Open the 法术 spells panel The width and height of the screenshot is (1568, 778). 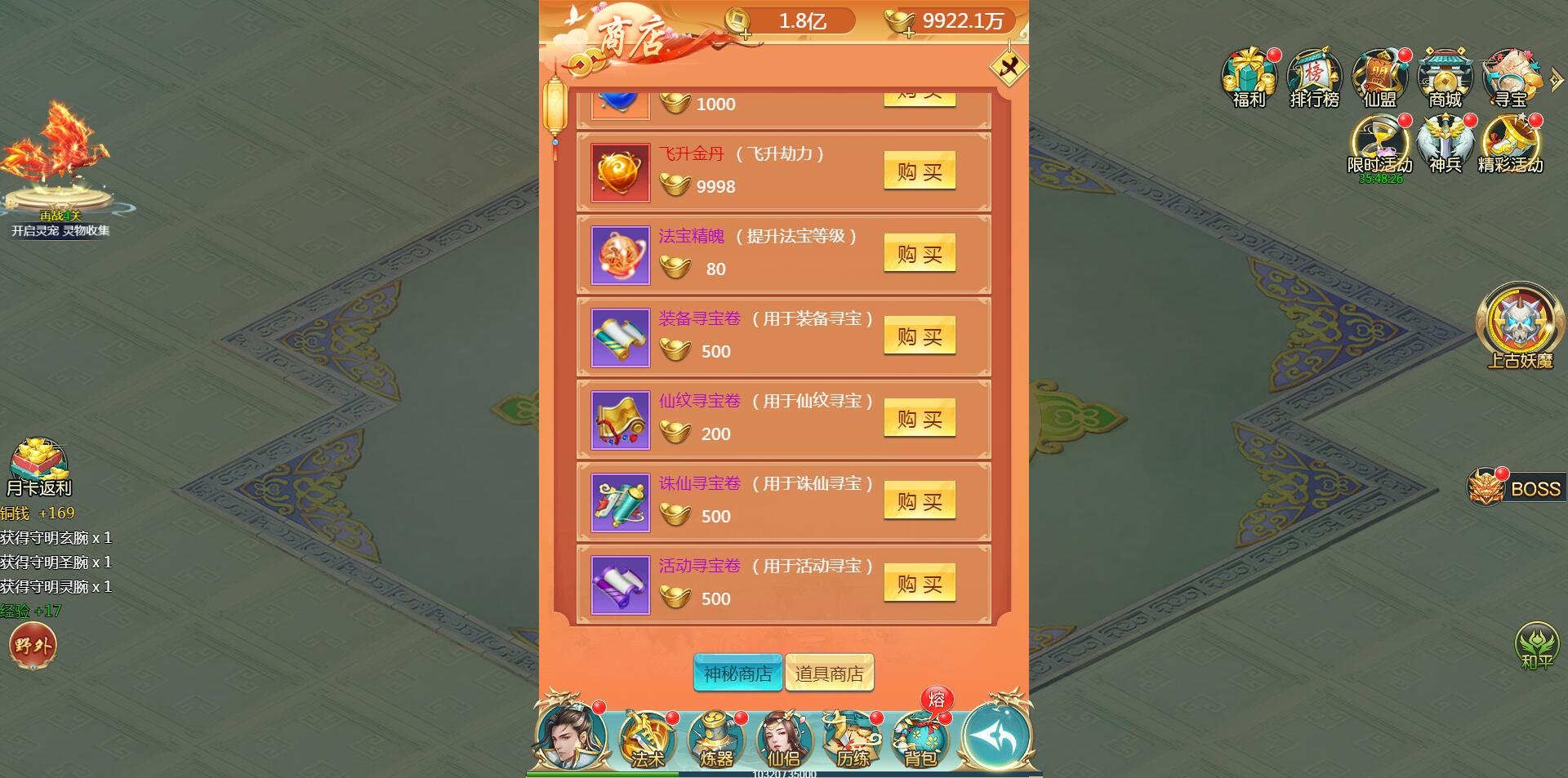(647, 739)
